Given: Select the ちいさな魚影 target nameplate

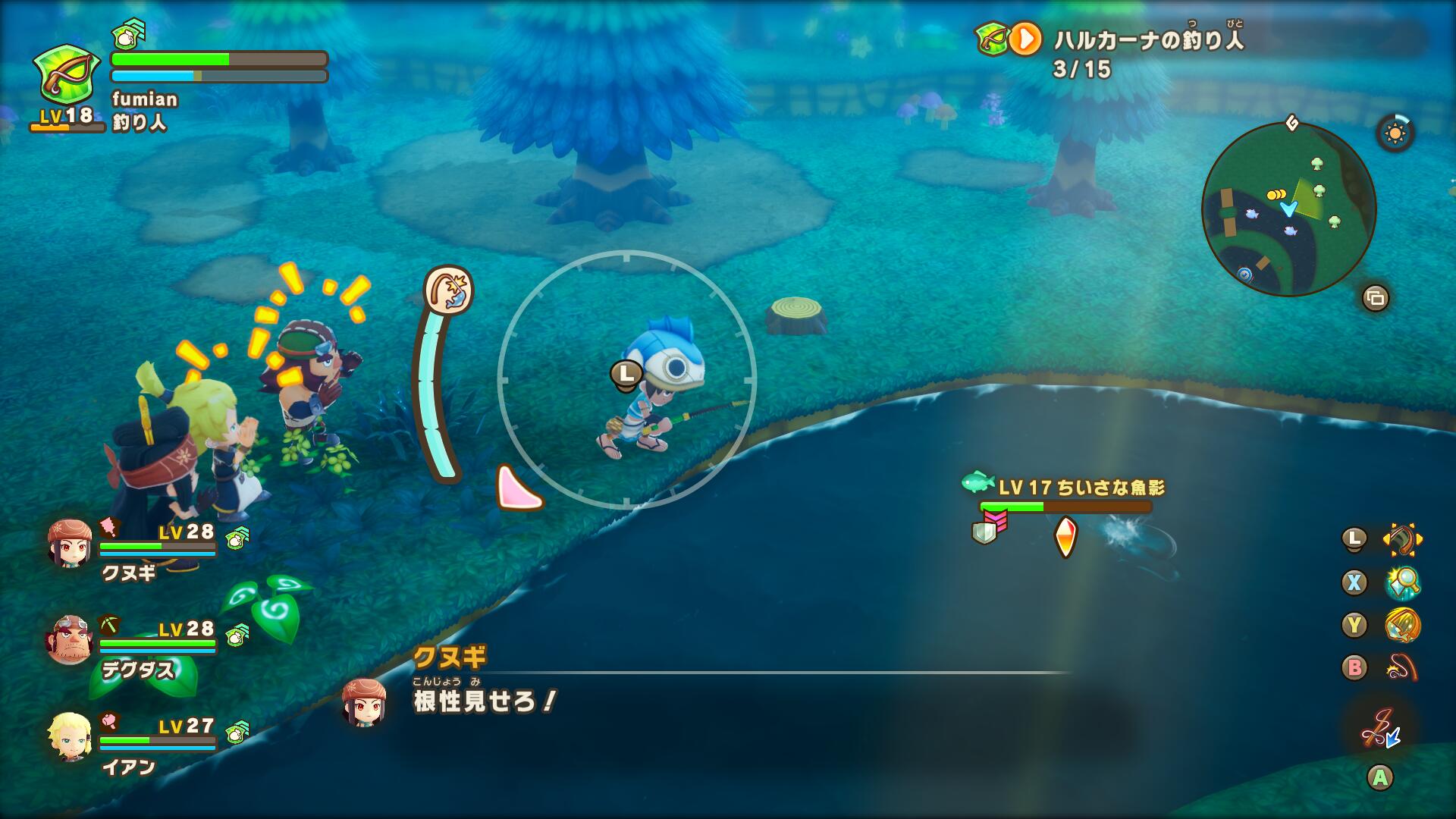Looking at the screenshot, I should [1080, 488].
